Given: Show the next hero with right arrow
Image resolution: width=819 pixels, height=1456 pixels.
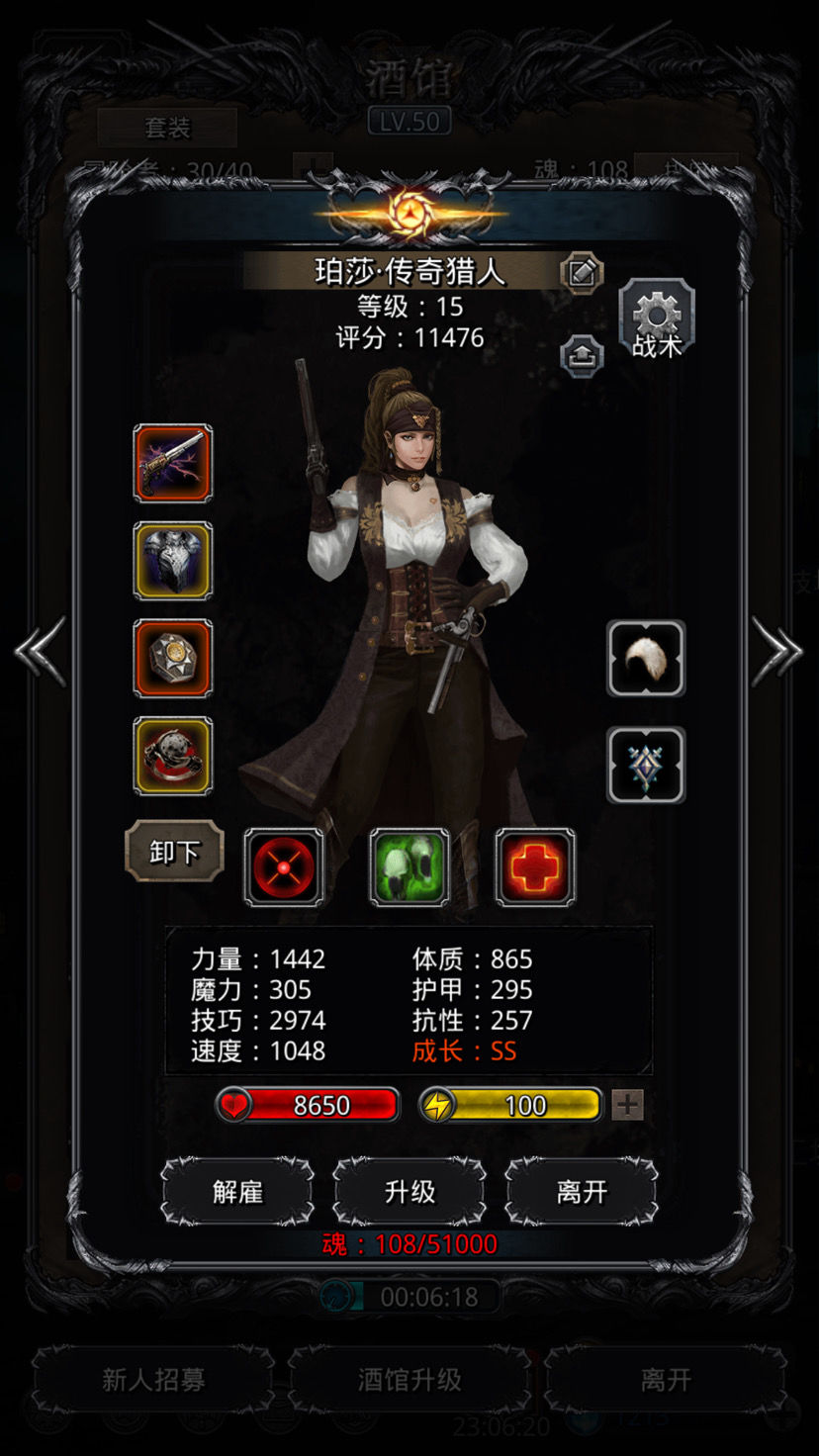Looking at the screenshot, I should tap(777, 651).
